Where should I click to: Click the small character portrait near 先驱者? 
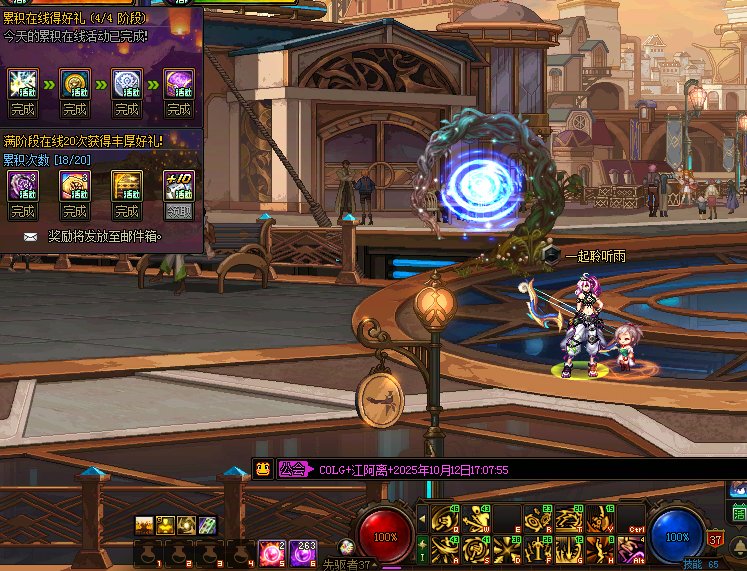click(346, 546)
